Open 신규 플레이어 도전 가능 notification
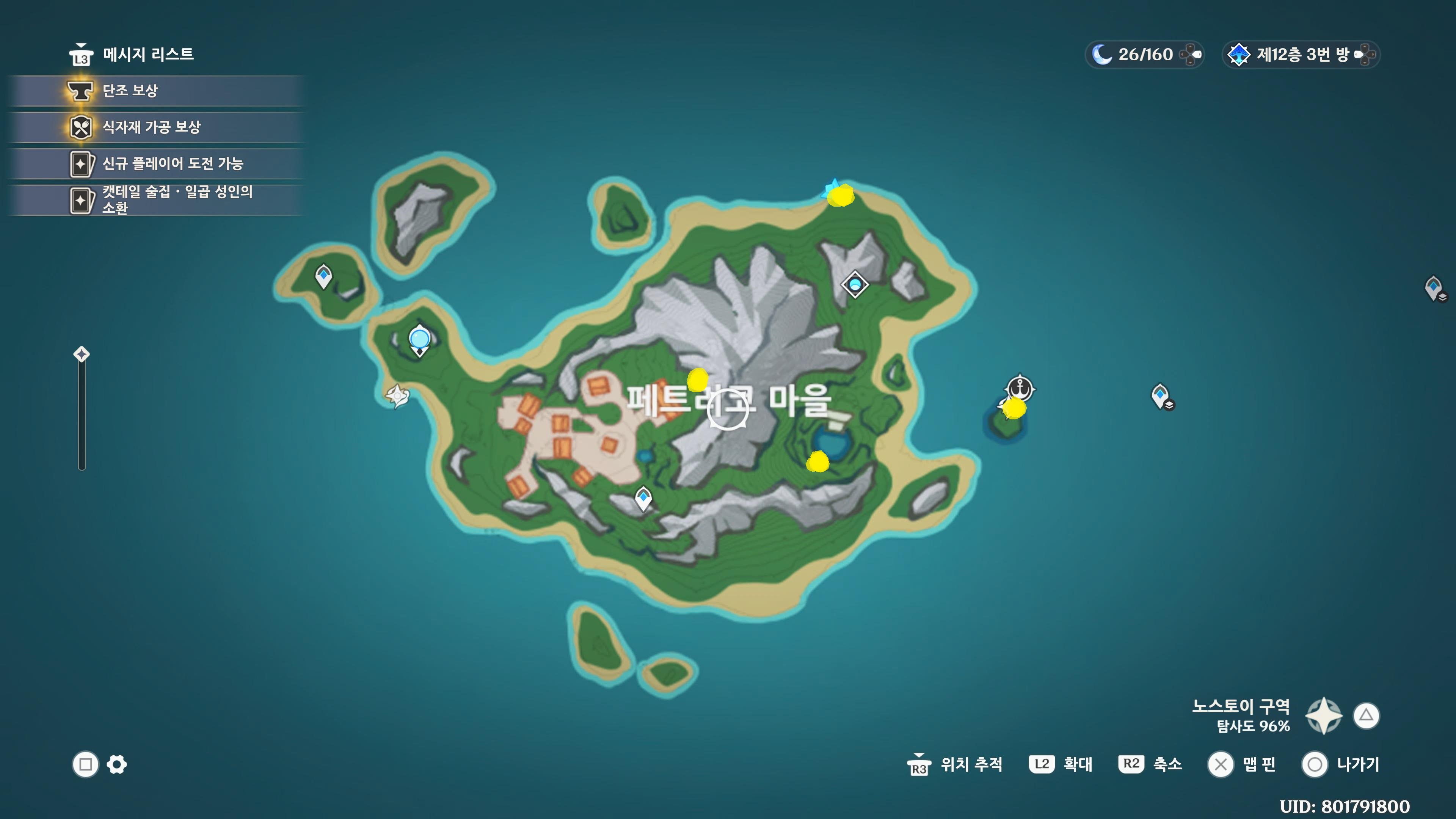Viewport: 1456px width, 819px height. pos(173,164)
